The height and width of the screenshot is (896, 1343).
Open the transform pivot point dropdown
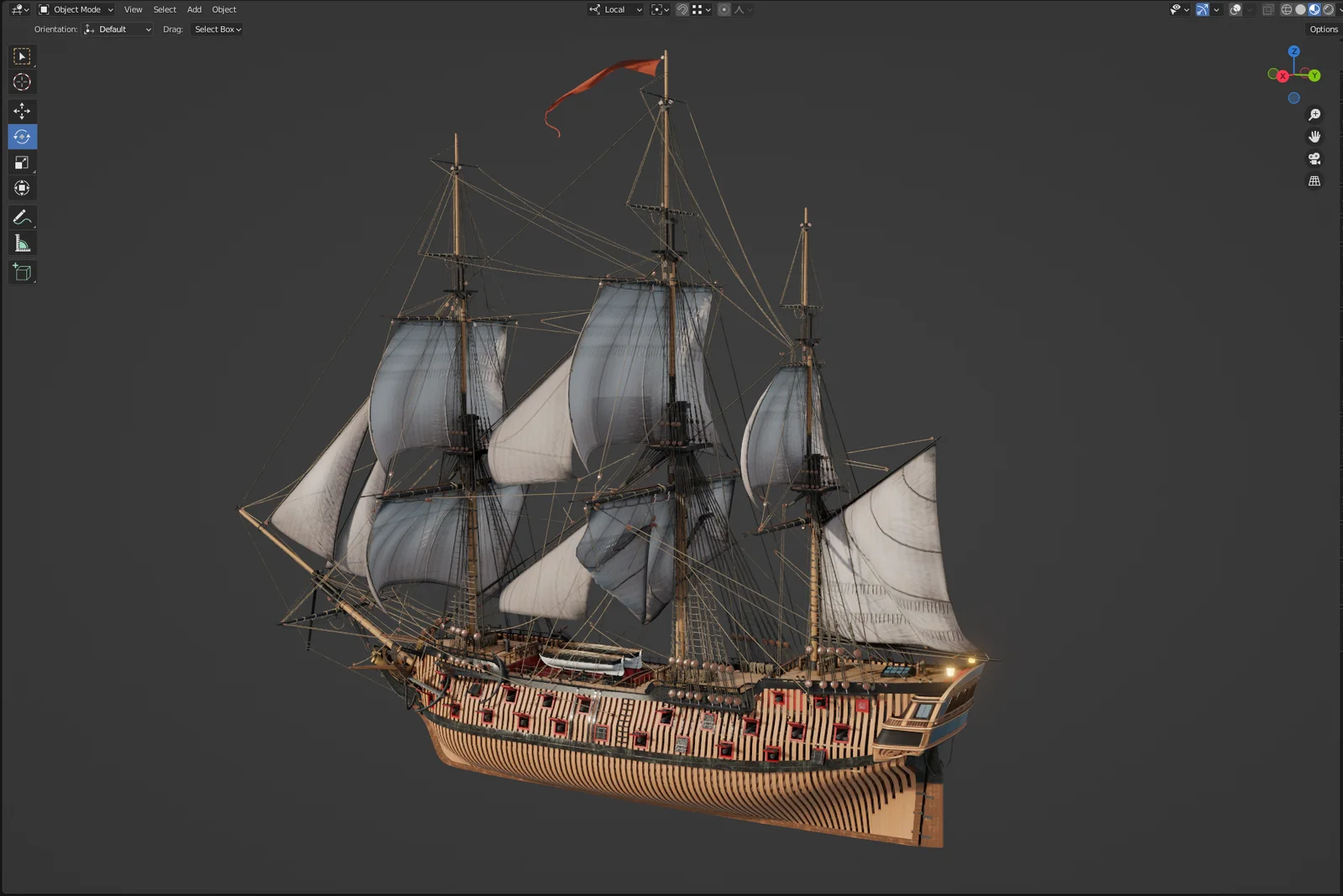tap(660, 9)
